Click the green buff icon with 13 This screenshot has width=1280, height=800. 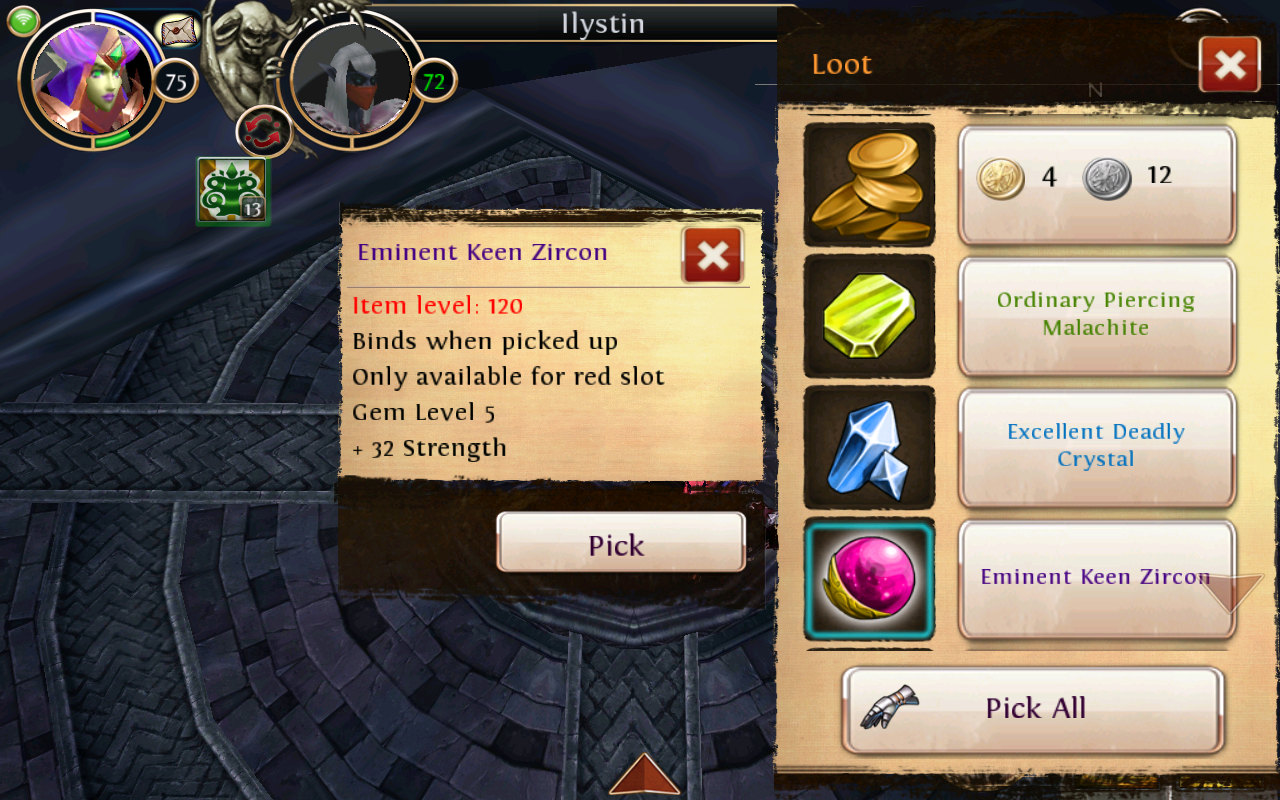233,191
